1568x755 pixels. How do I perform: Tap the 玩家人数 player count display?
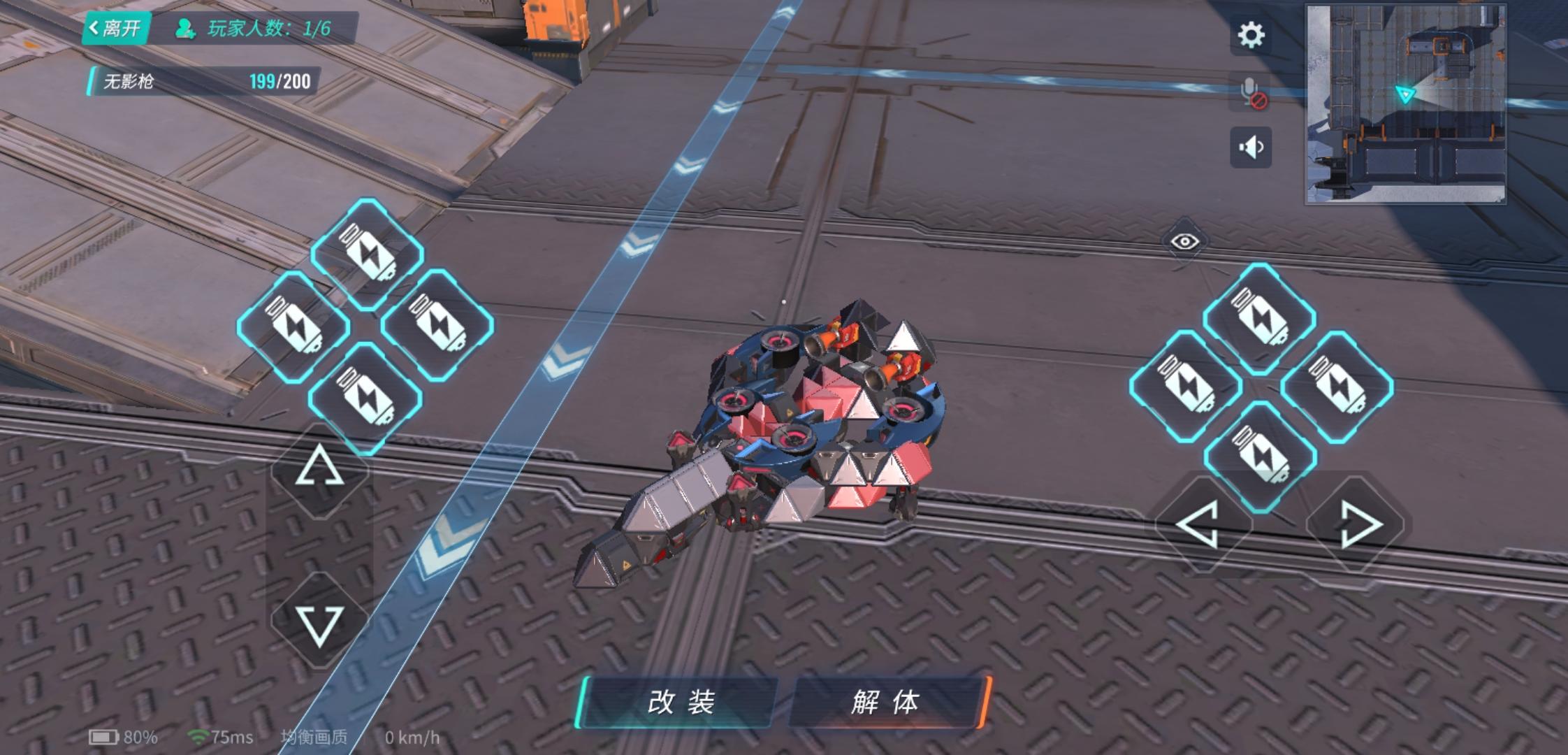(x=254, y=29)
